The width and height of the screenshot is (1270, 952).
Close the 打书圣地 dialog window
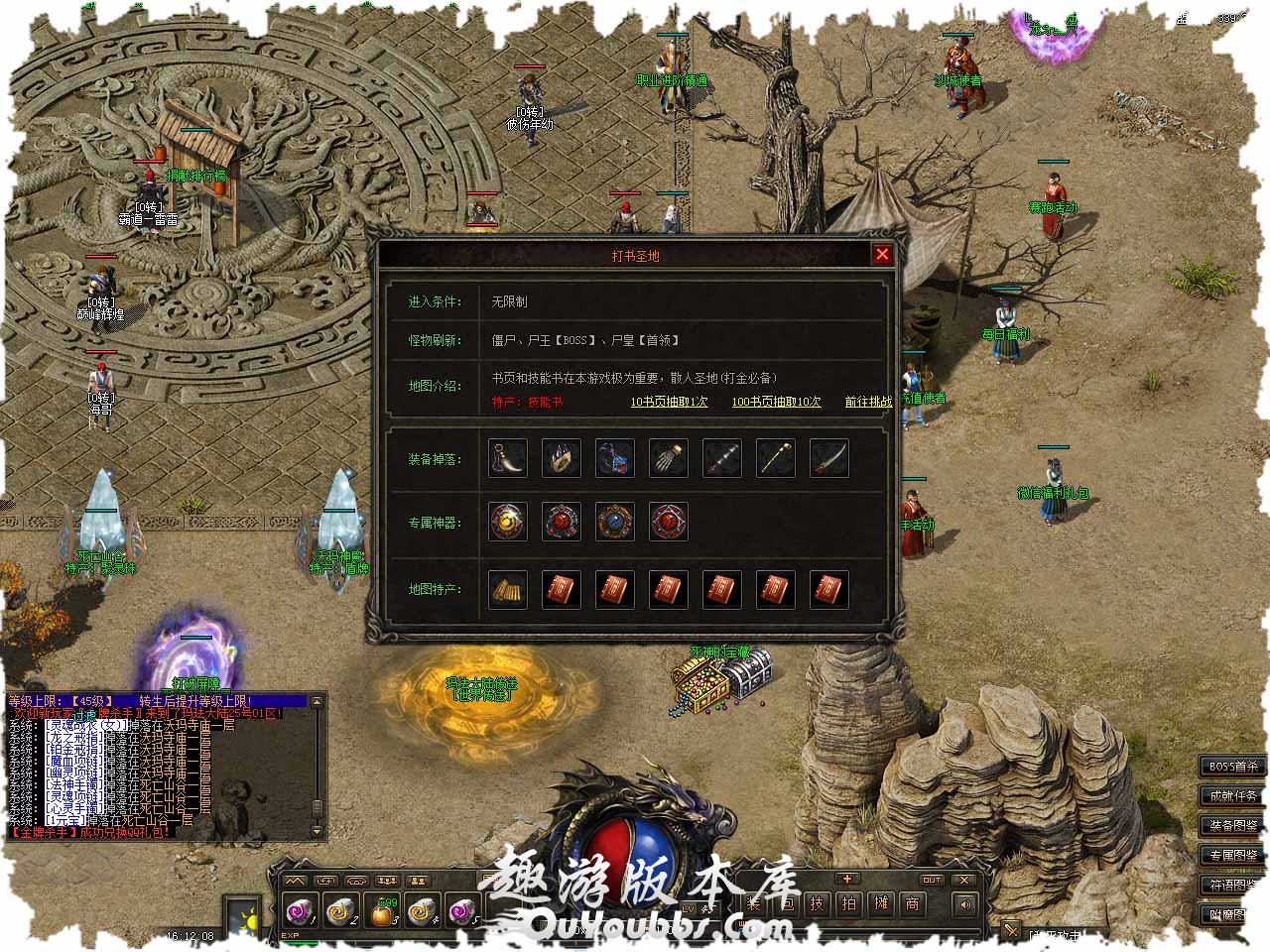tap(882, 255)
